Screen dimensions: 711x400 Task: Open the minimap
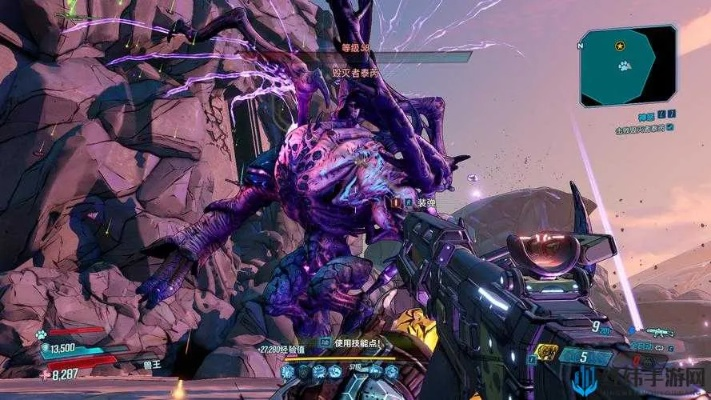click(x=627, y=65)
